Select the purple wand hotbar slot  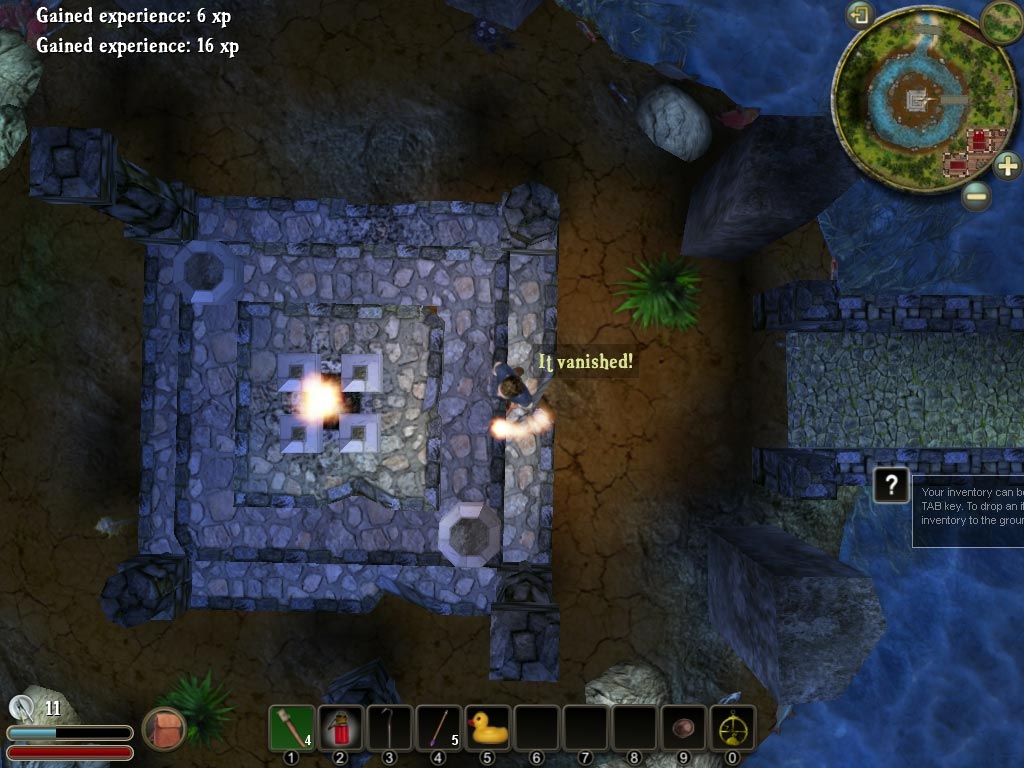tap(439, 727)
